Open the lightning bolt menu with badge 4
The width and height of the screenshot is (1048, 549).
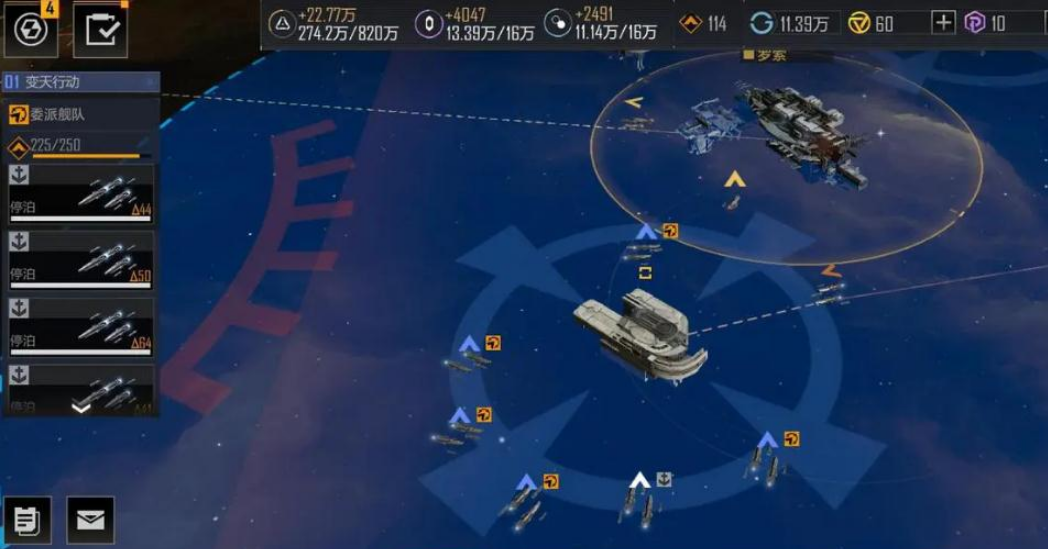[29, 28]
